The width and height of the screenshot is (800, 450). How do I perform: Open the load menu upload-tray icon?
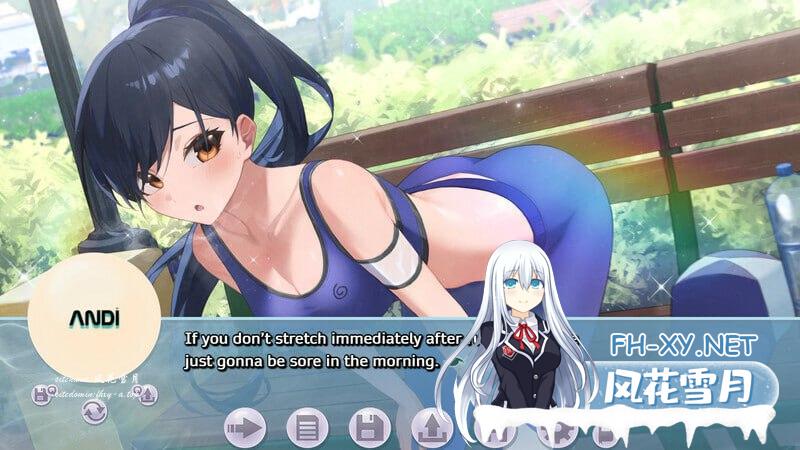432,428
